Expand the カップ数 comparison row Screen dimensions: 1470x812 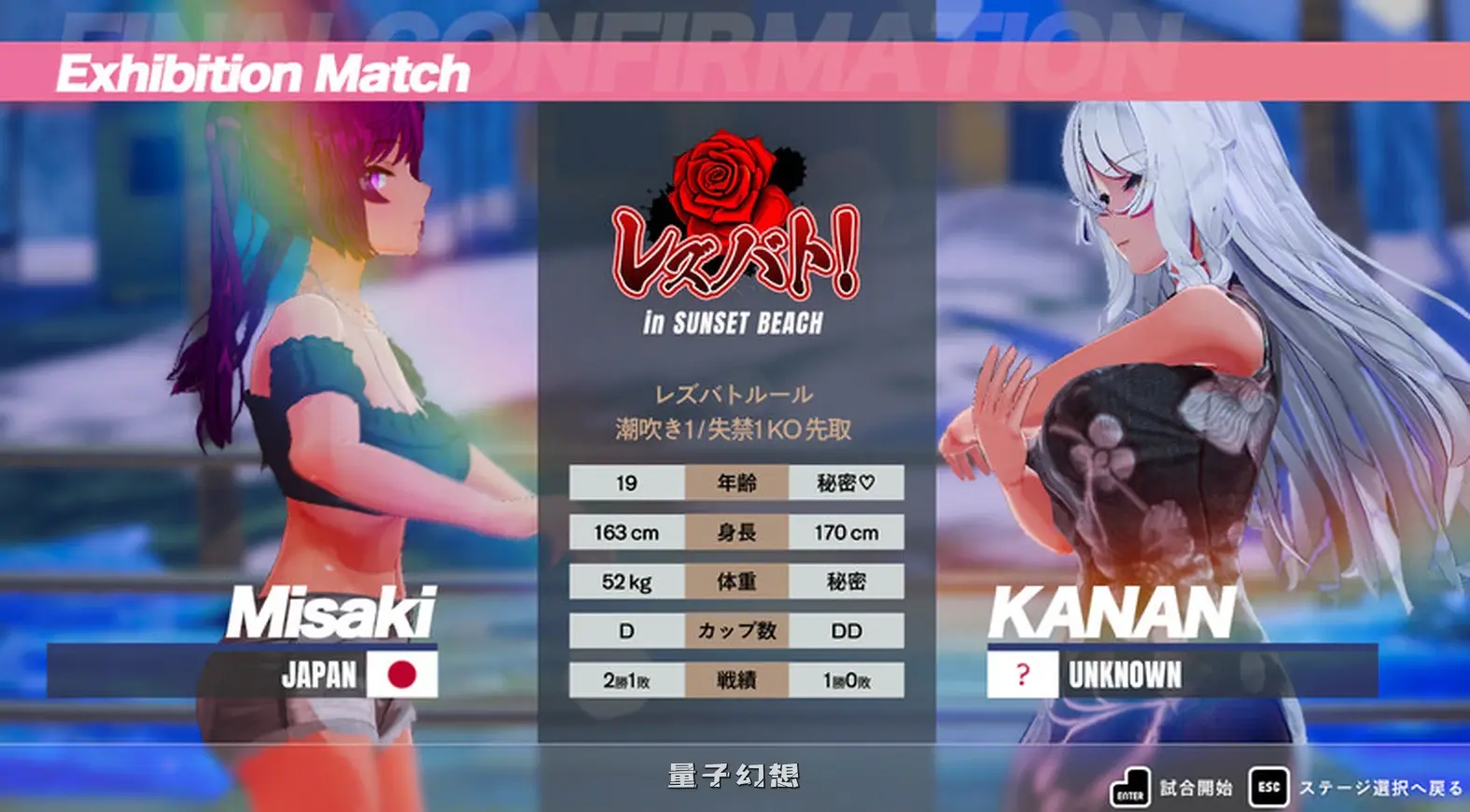735,632
